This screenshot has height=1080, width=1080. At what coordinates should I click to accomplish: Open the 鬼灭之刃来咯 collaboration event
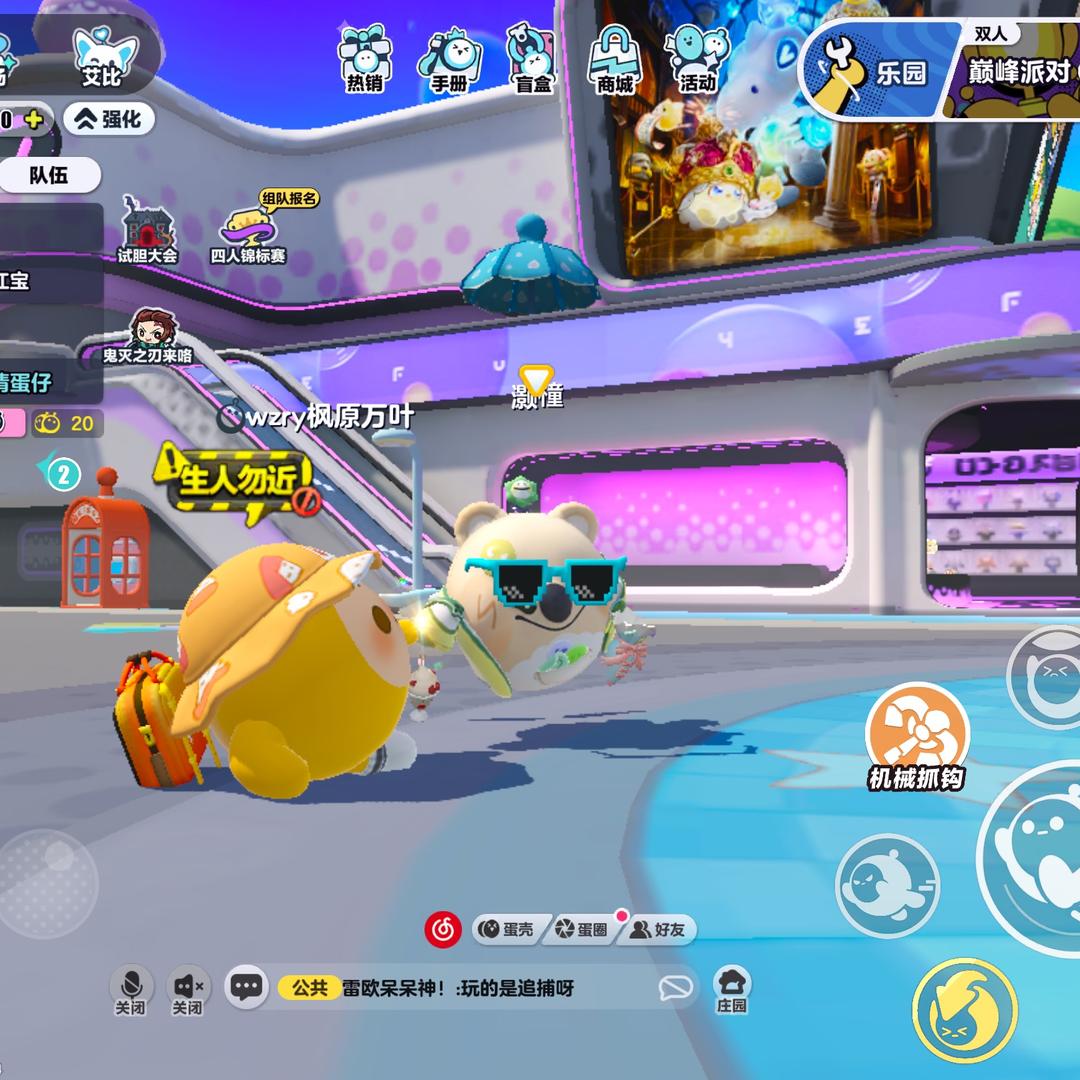click(x=149, y=336)
